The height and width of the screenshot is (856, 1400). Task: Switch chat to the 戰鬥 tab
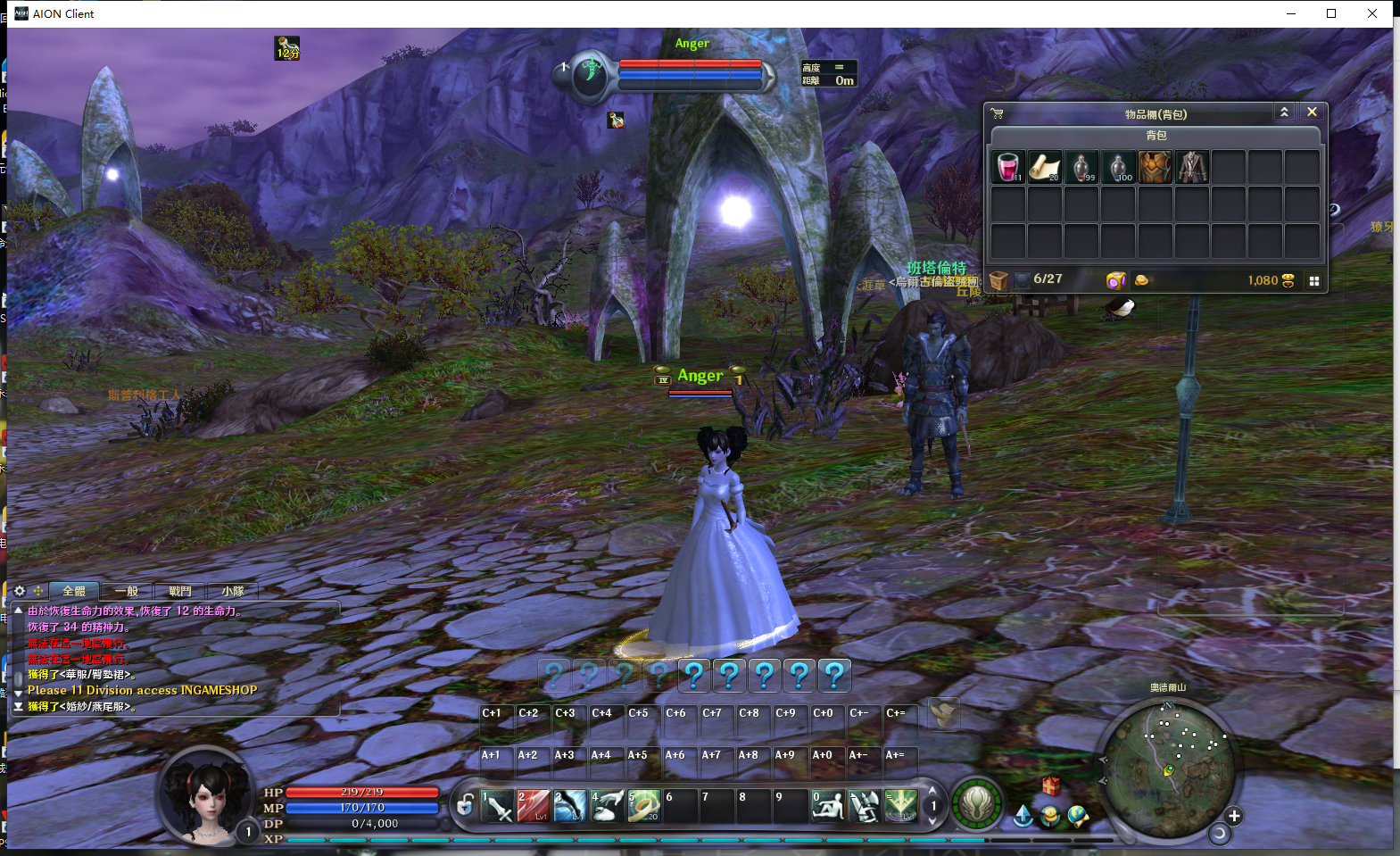click(179, 591)
